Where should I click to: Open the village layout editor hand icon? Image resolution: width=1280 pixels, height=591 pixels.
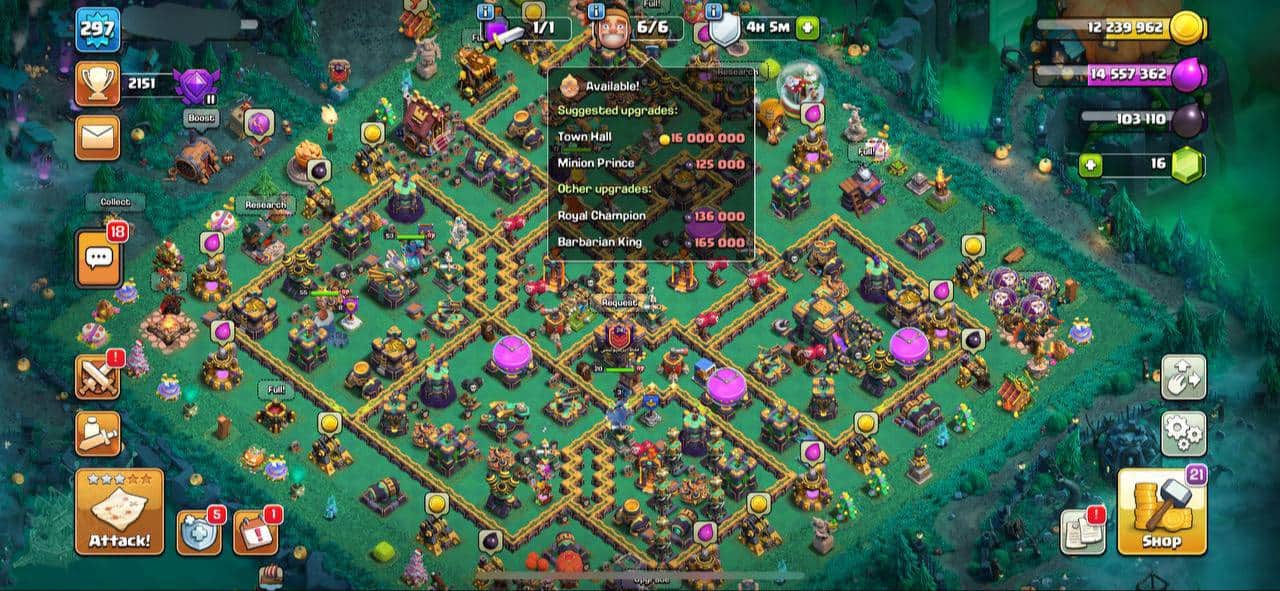pos(1183,377)
